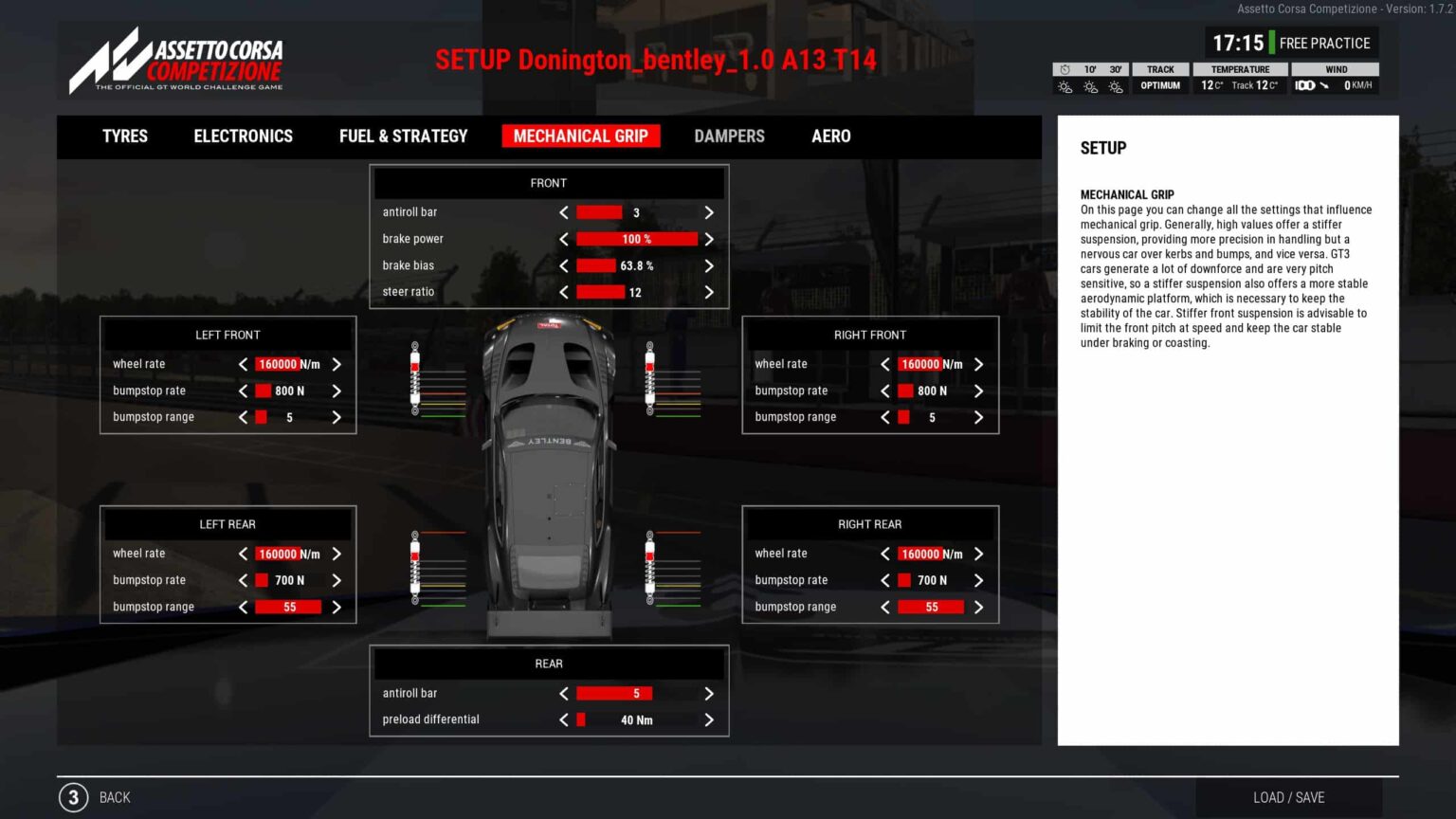Screen dimensions: 1456x819
Task: Click the sun-and-cloud icon under the timer
Action: (1065, 86)
